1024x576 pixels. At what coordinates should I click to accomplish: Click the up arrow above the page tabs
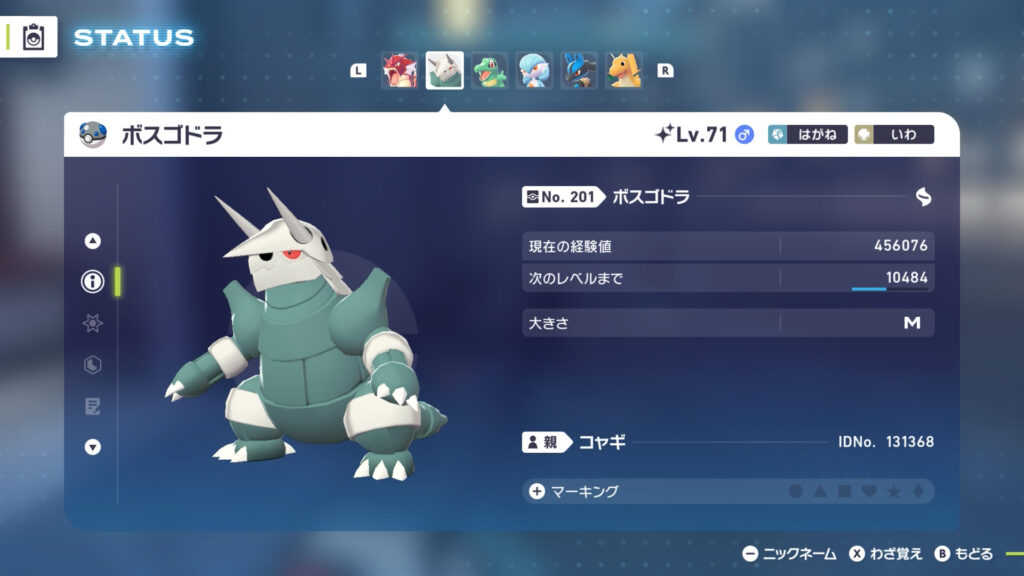pos(93,241)
